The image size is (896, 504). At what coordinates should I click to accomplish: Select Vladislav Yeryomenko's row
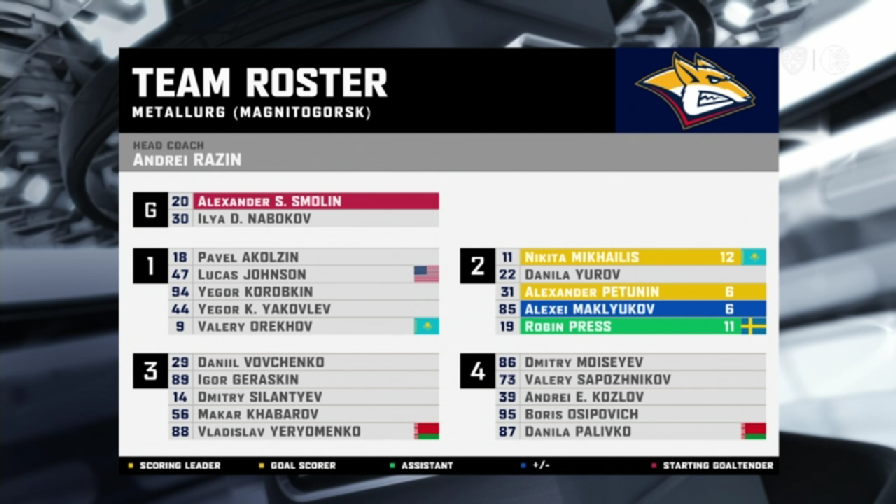point(304,432)
